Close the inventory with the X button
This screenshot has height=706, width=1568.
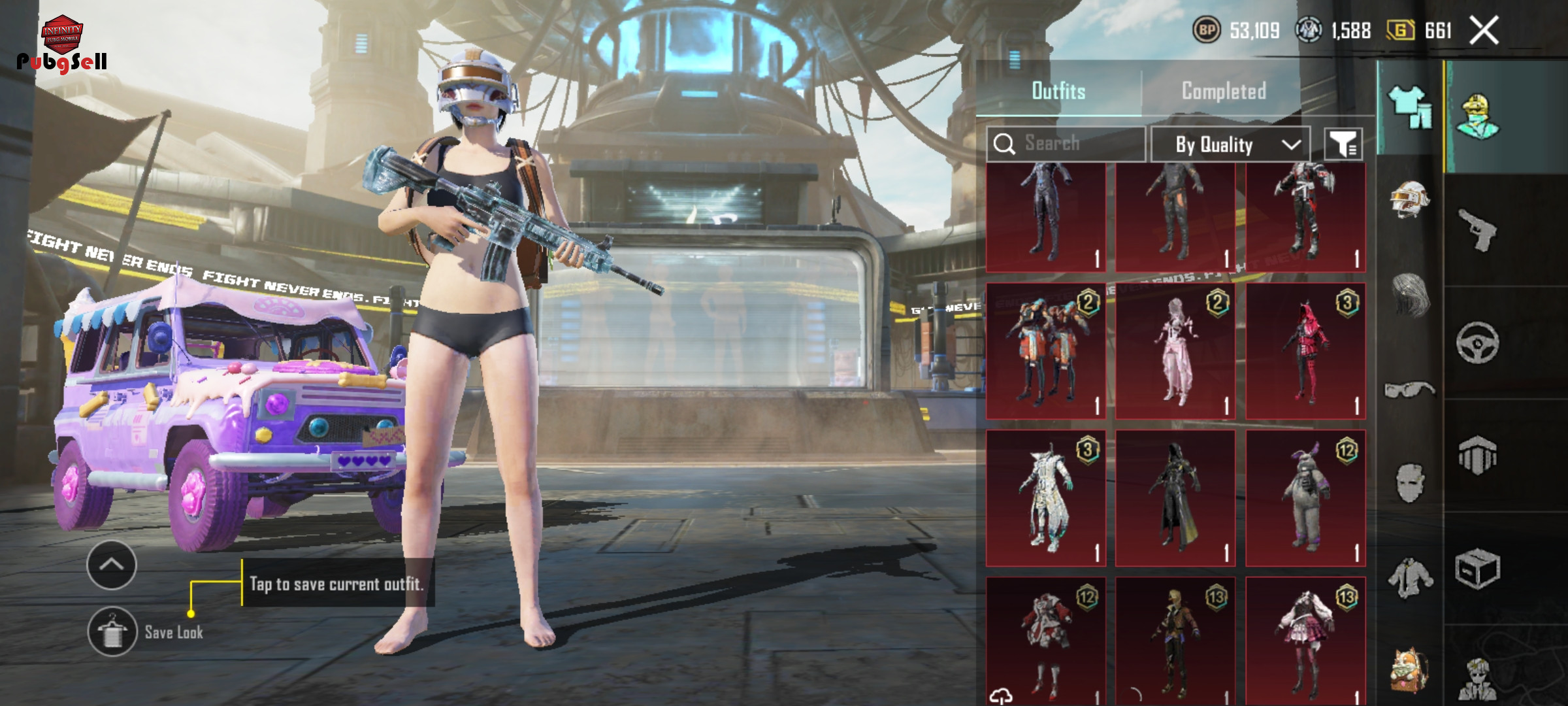pyautogui.click(x=1484, y=31)
